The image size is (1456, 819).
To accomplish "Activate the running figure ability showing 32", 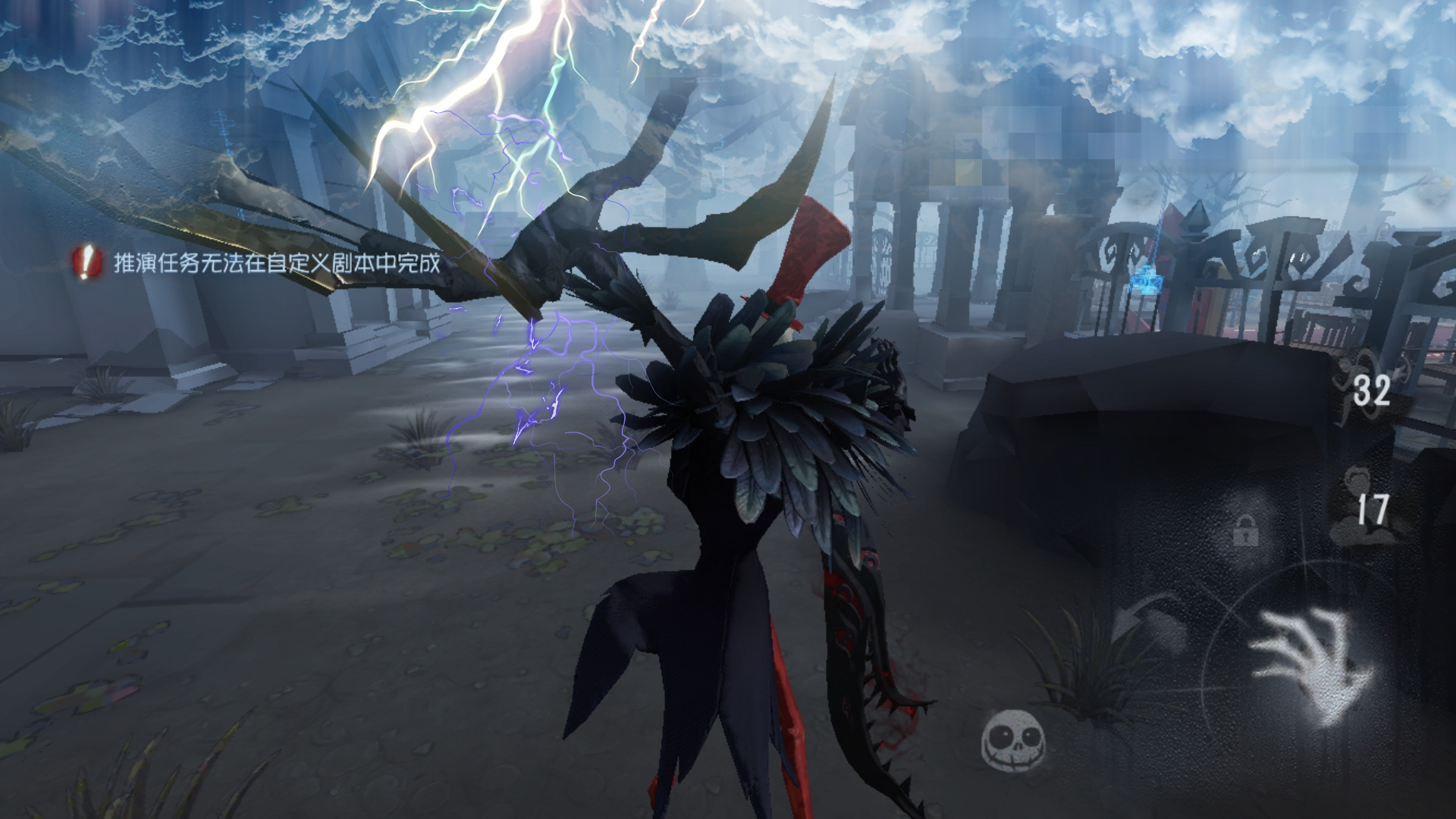I will [1370, 388].
